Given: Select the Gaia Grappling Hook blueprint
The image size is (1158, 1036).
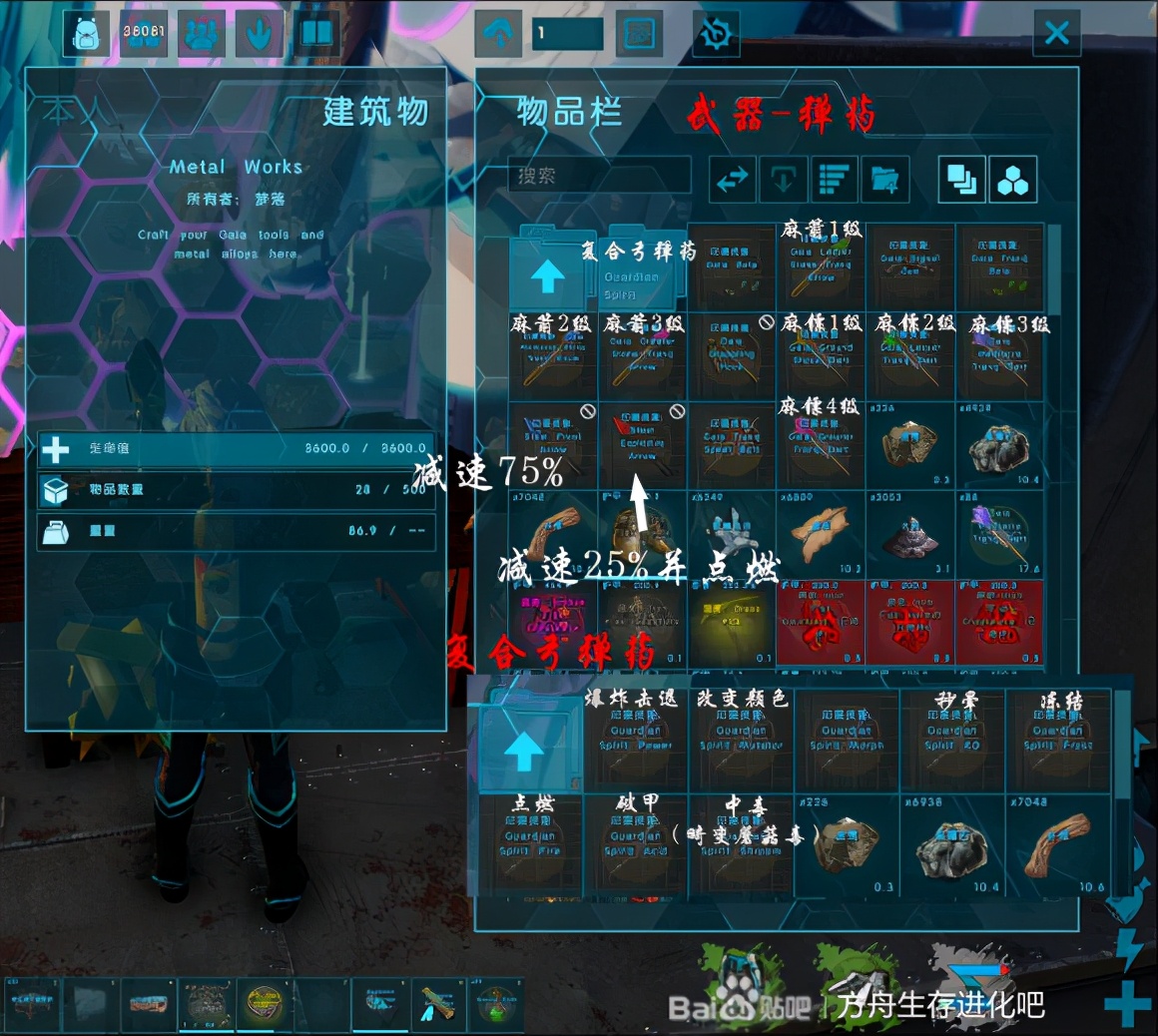Looking at the screenshot, I should click(732, 356).
